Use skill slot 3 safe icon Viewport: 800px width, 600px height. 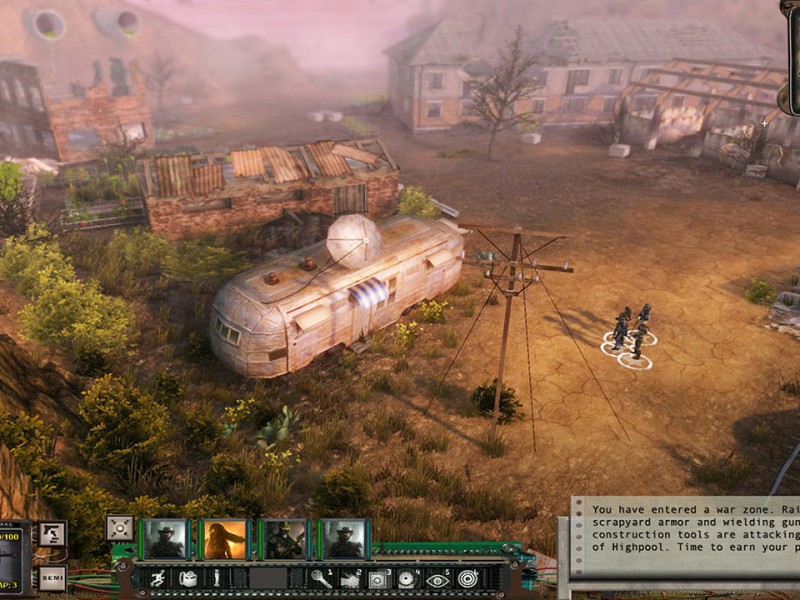(379, 578)
